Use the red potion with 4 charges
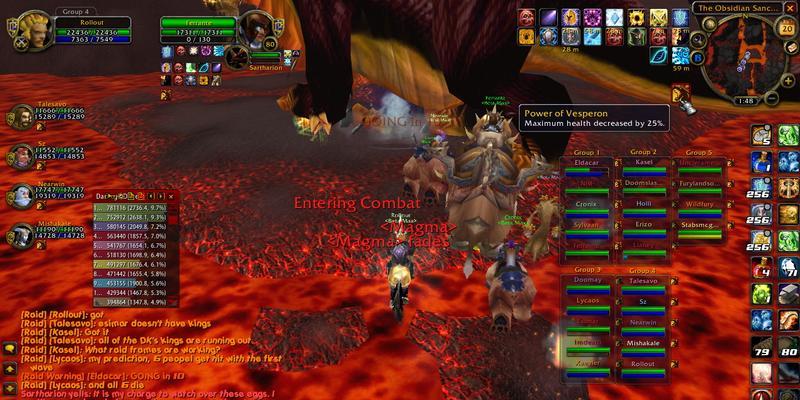Viewport: 800px width, 400px height. [x=761, y=268]
